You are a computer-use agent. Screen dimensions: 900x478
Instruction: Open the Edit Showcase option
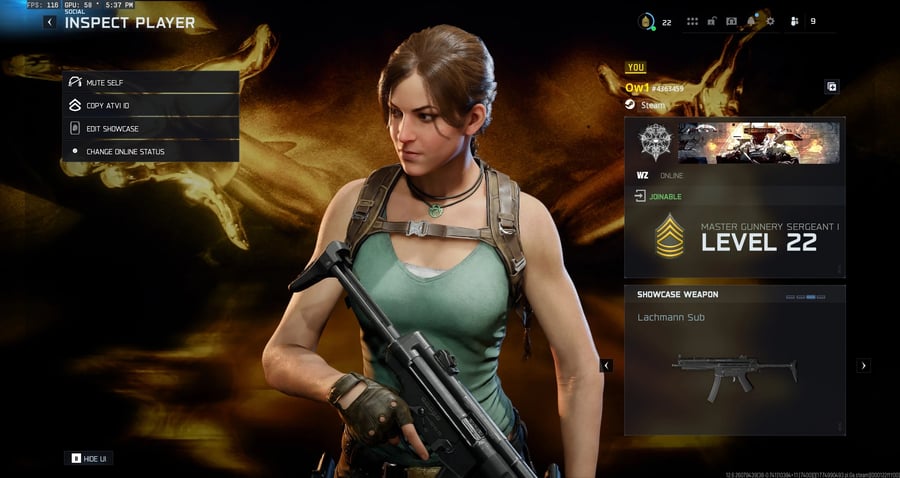pos(151,128)
